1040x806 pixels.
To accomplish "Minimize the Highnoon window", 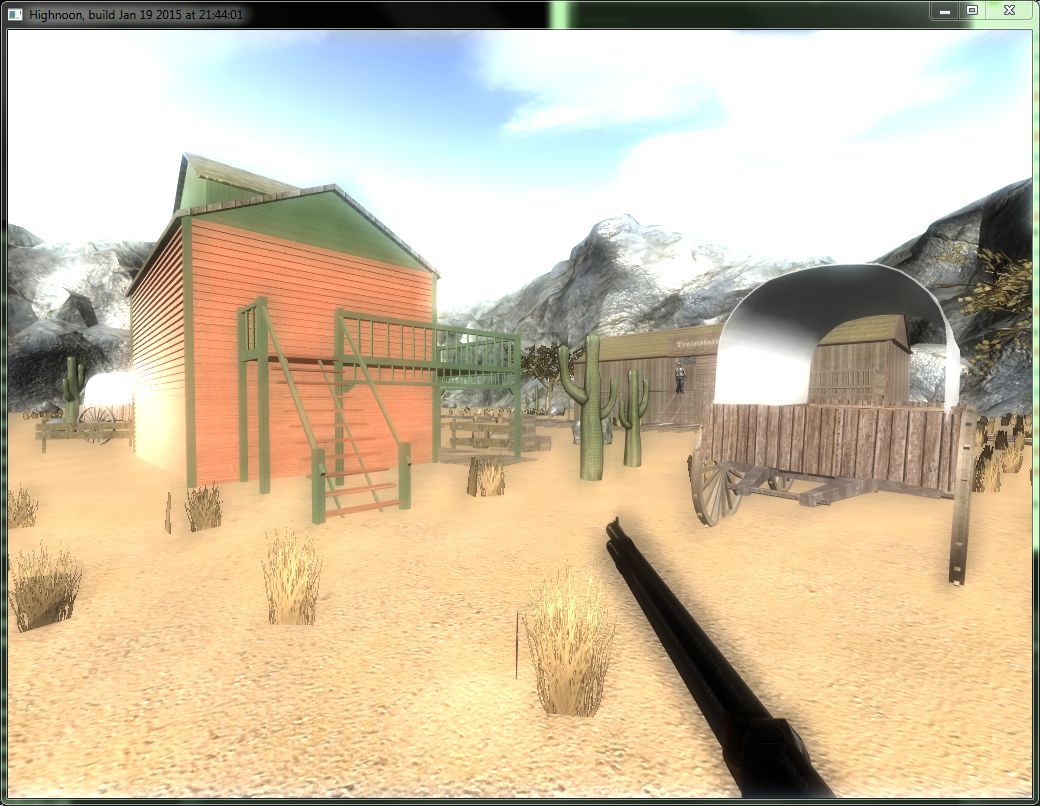I will click(945, 10).
